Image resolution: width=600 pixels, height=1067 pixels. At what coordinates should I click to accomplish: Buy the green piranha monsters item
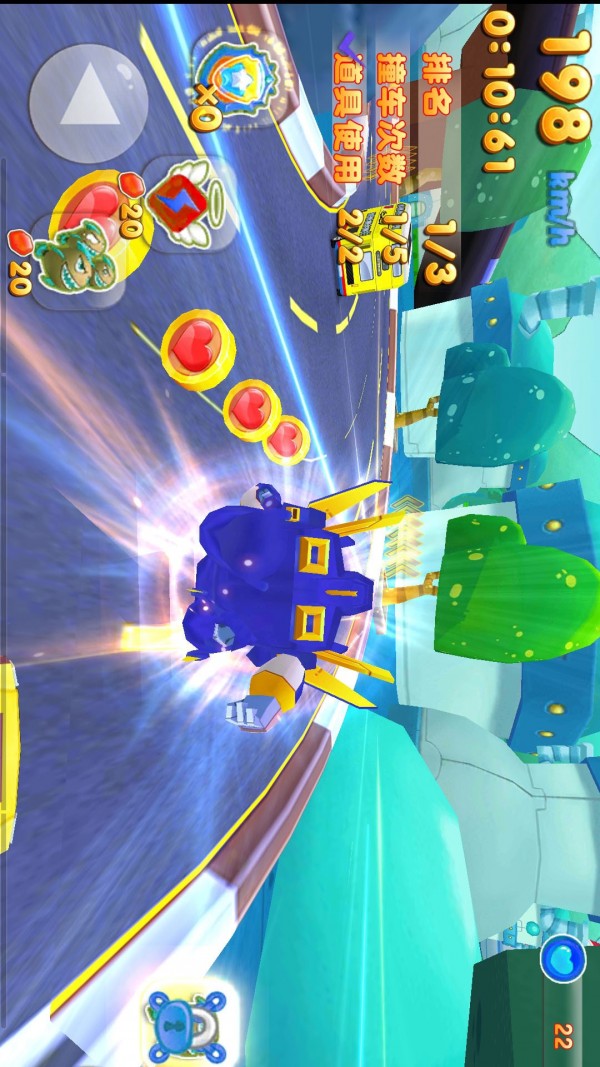(x=70, y=257)
